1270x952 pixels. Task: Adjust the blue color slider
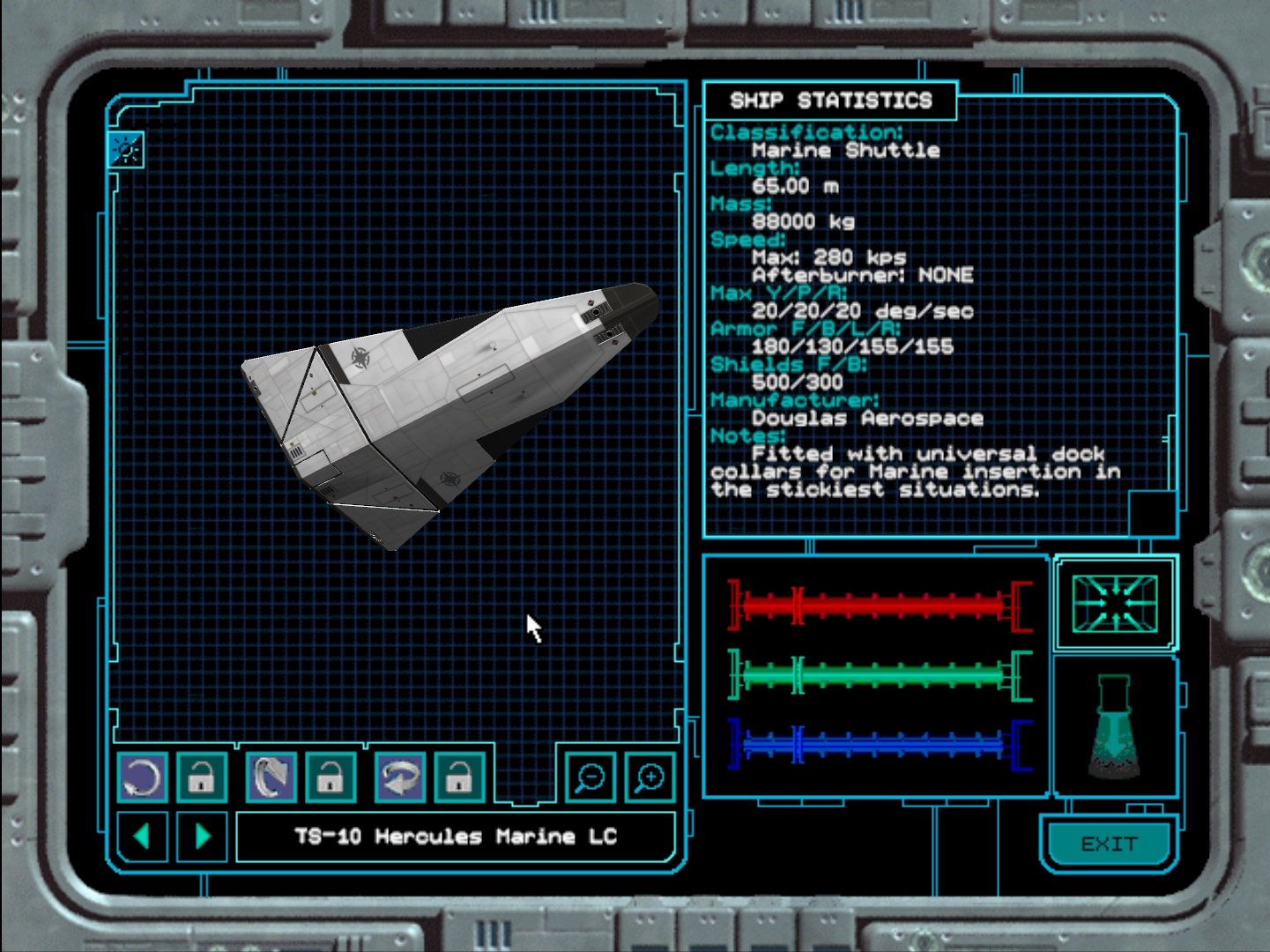click(x=880, y=745)
